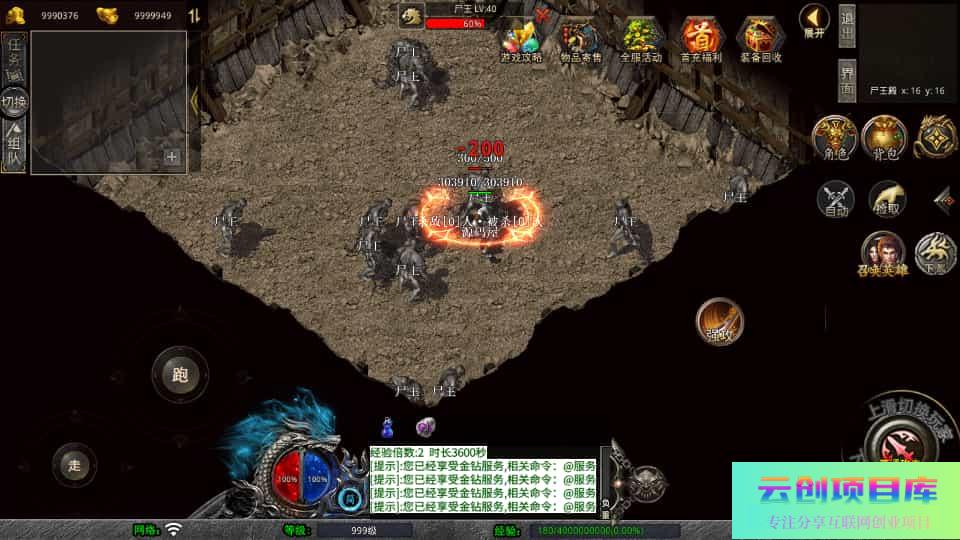Open the 装备回收 equipment recycling chest

pyautogui.click(x=760, y=40)
